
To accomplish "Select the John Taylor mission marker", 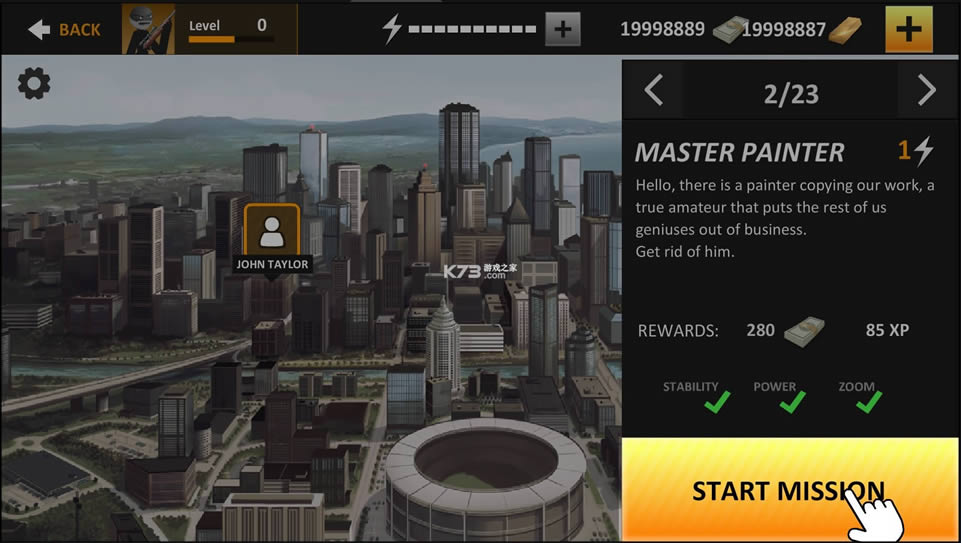I will (271, 232).
